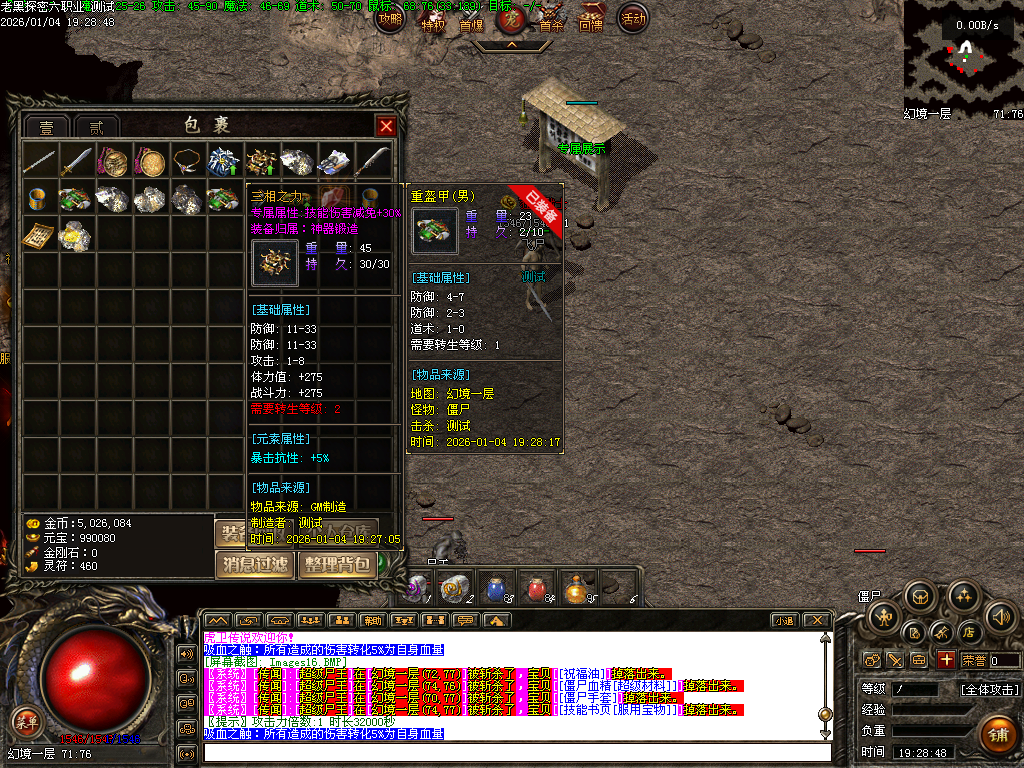Open the 铺 shop button

pyautogui.click(x=996, y=733)
